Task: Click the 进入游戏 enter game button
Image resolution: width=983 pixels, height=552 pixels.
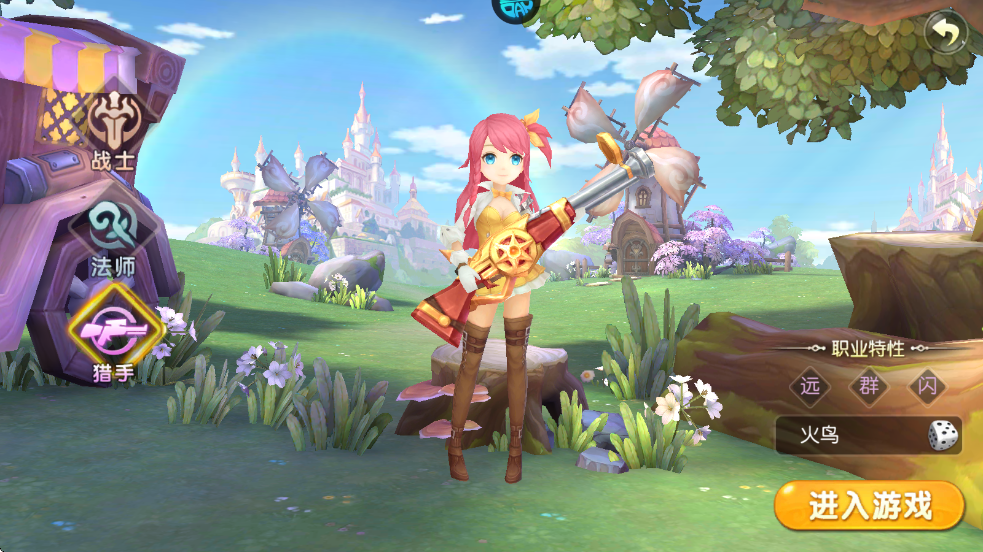Action: tap(869, 506)
